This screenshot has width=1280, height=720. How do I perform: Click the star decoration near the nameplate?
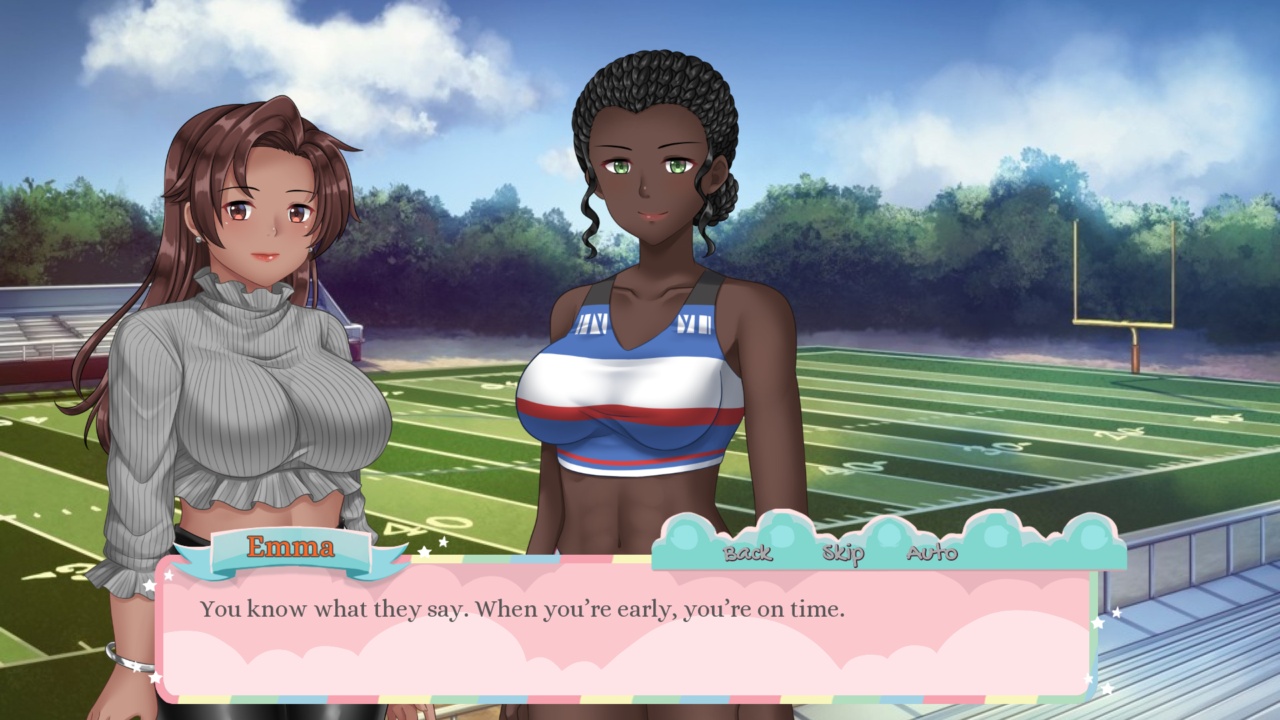click(424, 551)
